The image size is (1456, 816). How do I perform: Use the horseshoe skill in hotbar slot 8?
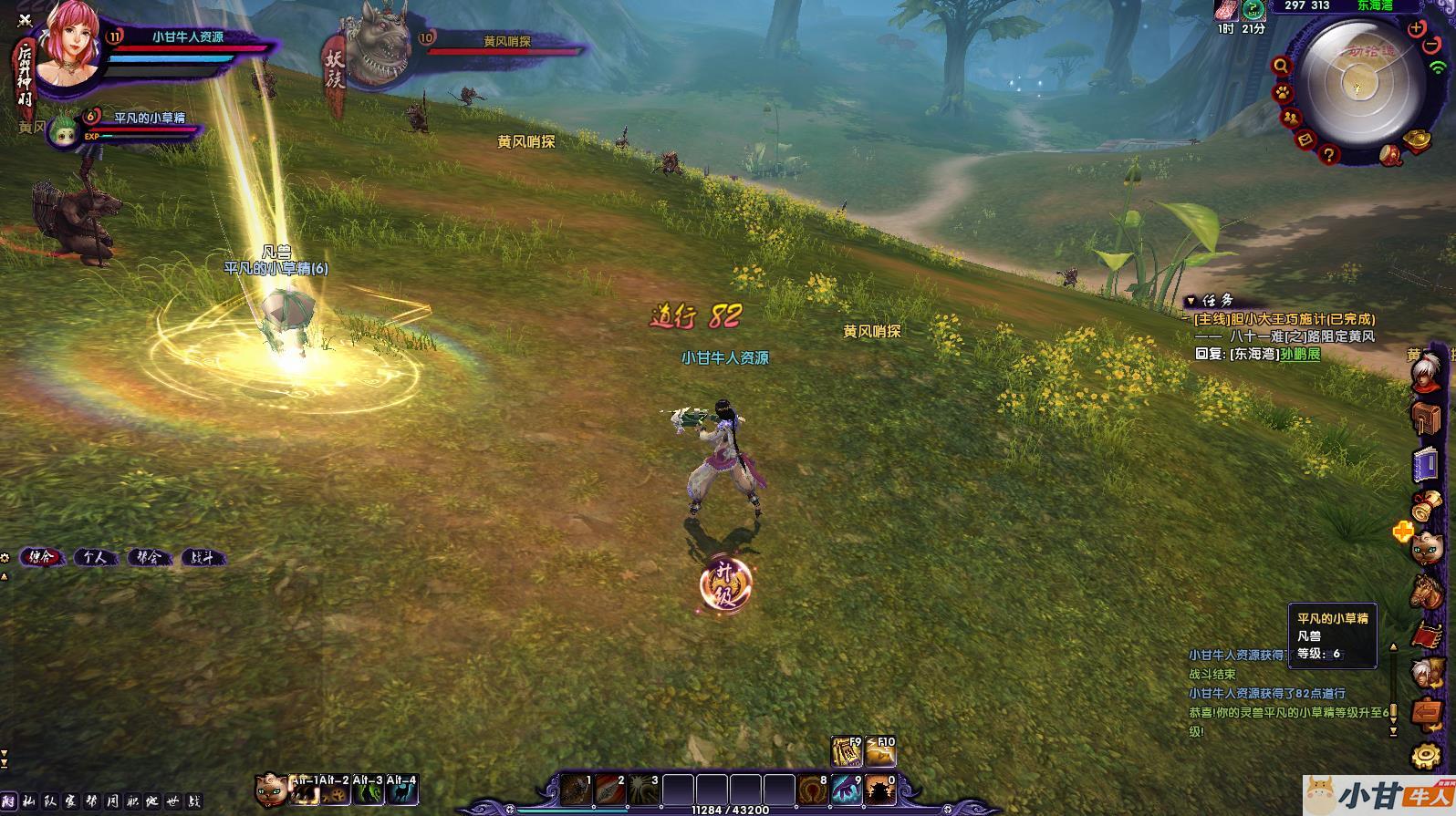[813, 790]
